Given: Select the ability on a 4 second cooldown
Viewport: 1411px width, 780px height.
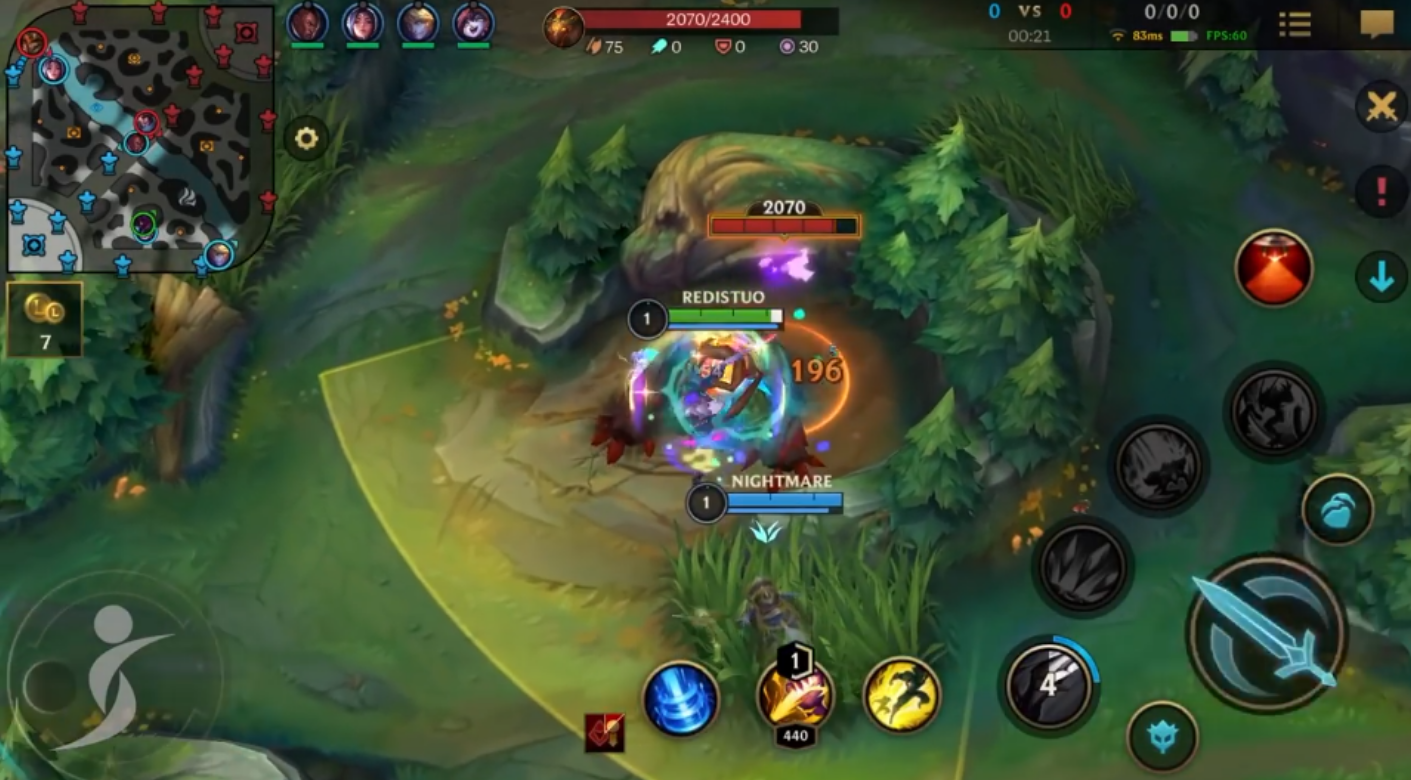Looking at the screenshot, I should tap(1048, 686).
